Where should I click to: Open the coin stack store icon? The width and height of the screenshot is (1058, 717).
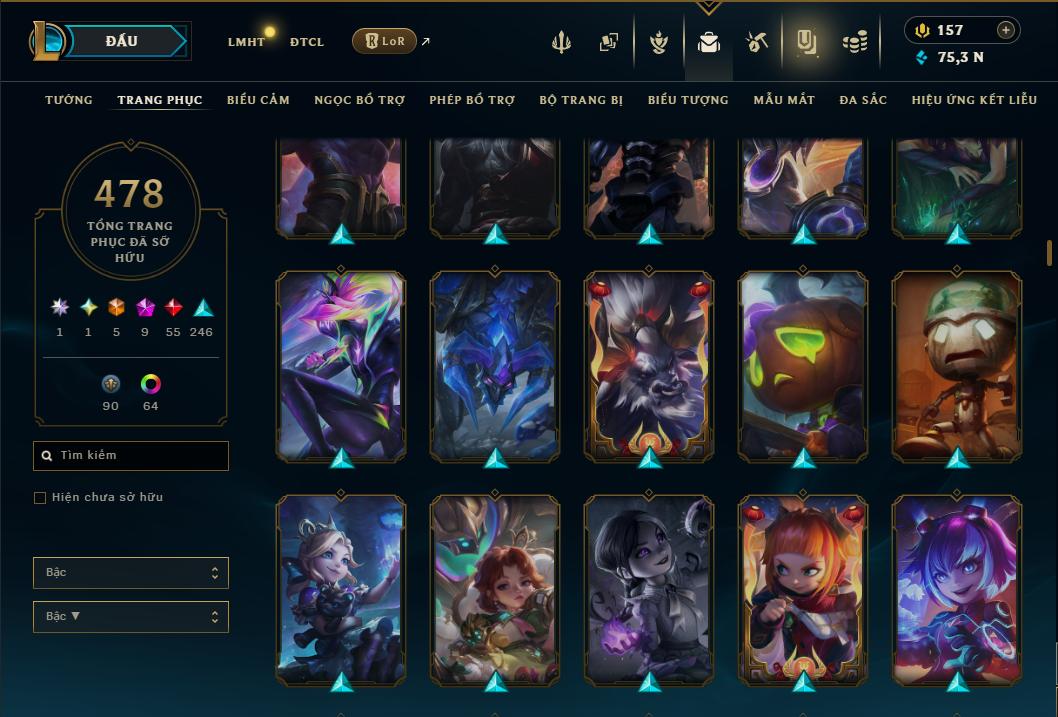click(854, 42)
